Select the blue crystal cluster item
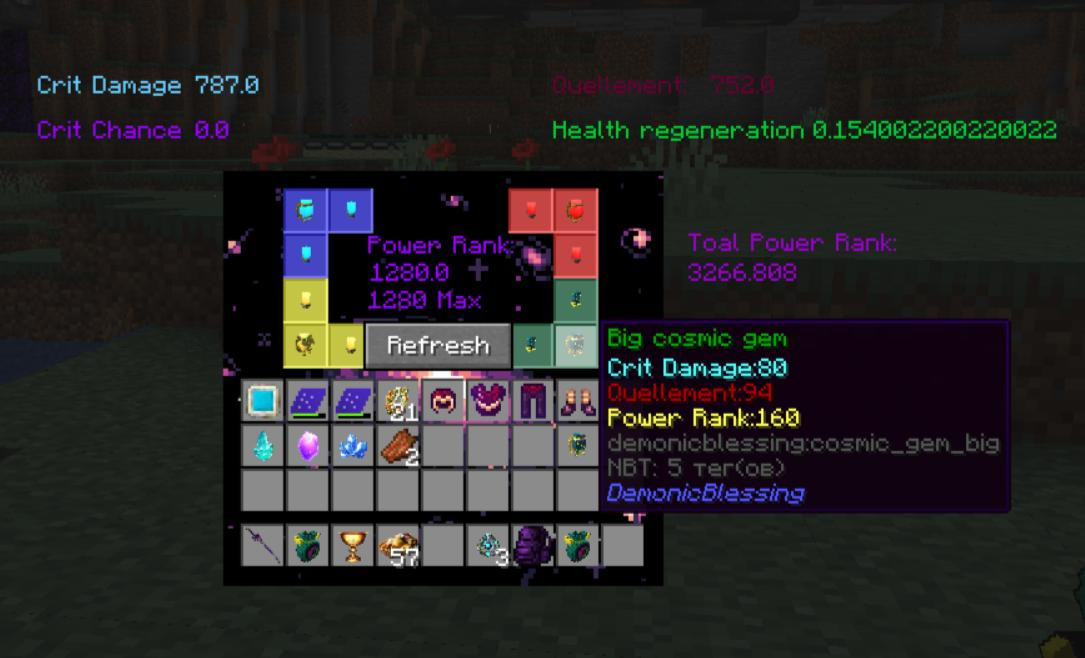The width and height of the screenshot is (1085, 658). [x=352, y=446]
